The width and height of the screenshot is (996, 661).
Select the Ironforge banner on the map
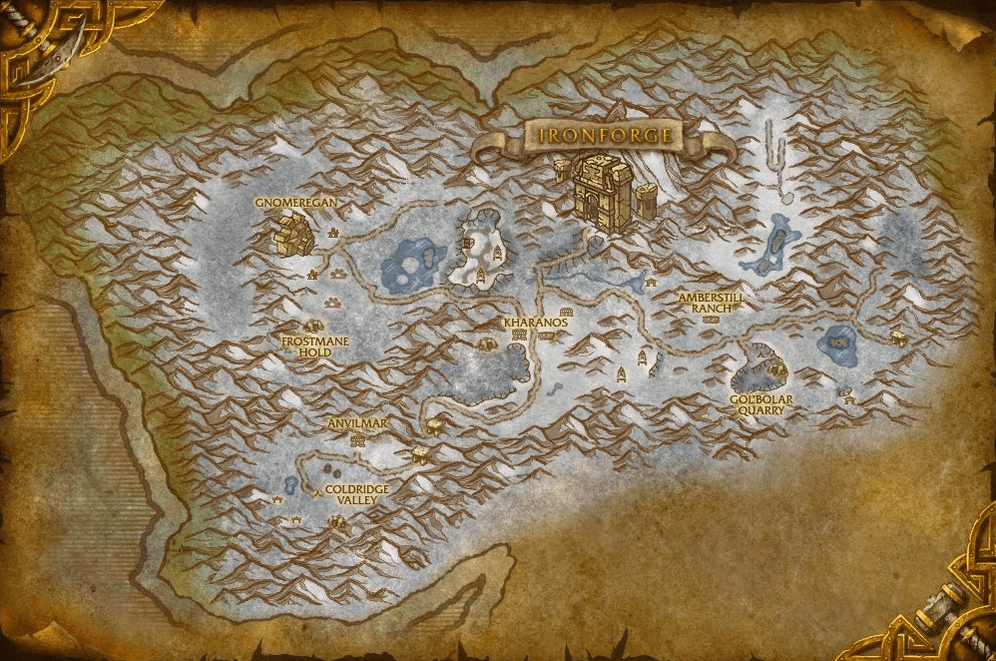(604, 135)
